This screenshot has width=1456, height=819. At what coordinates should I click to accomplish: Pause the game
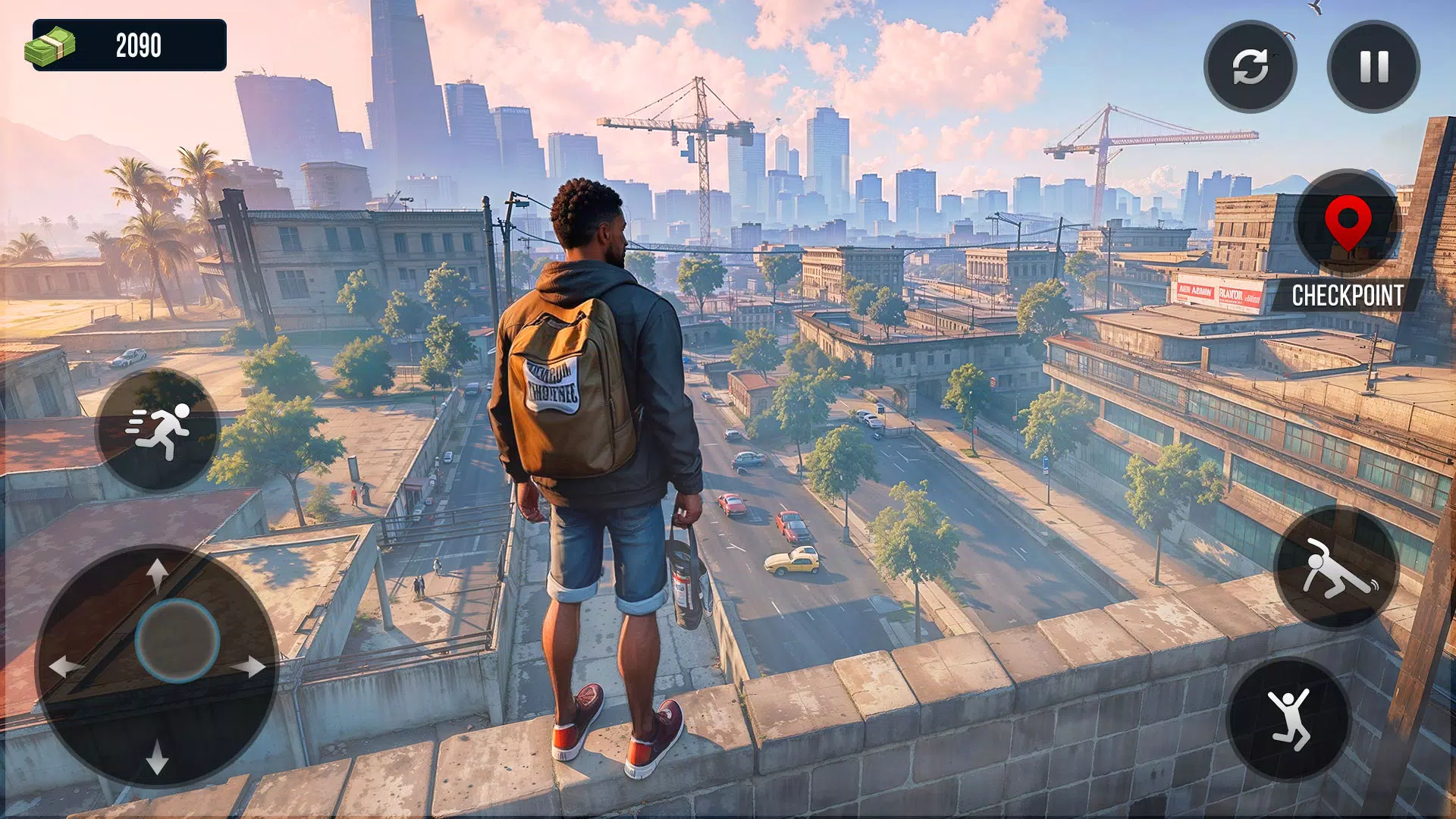tap(1373, 67)
